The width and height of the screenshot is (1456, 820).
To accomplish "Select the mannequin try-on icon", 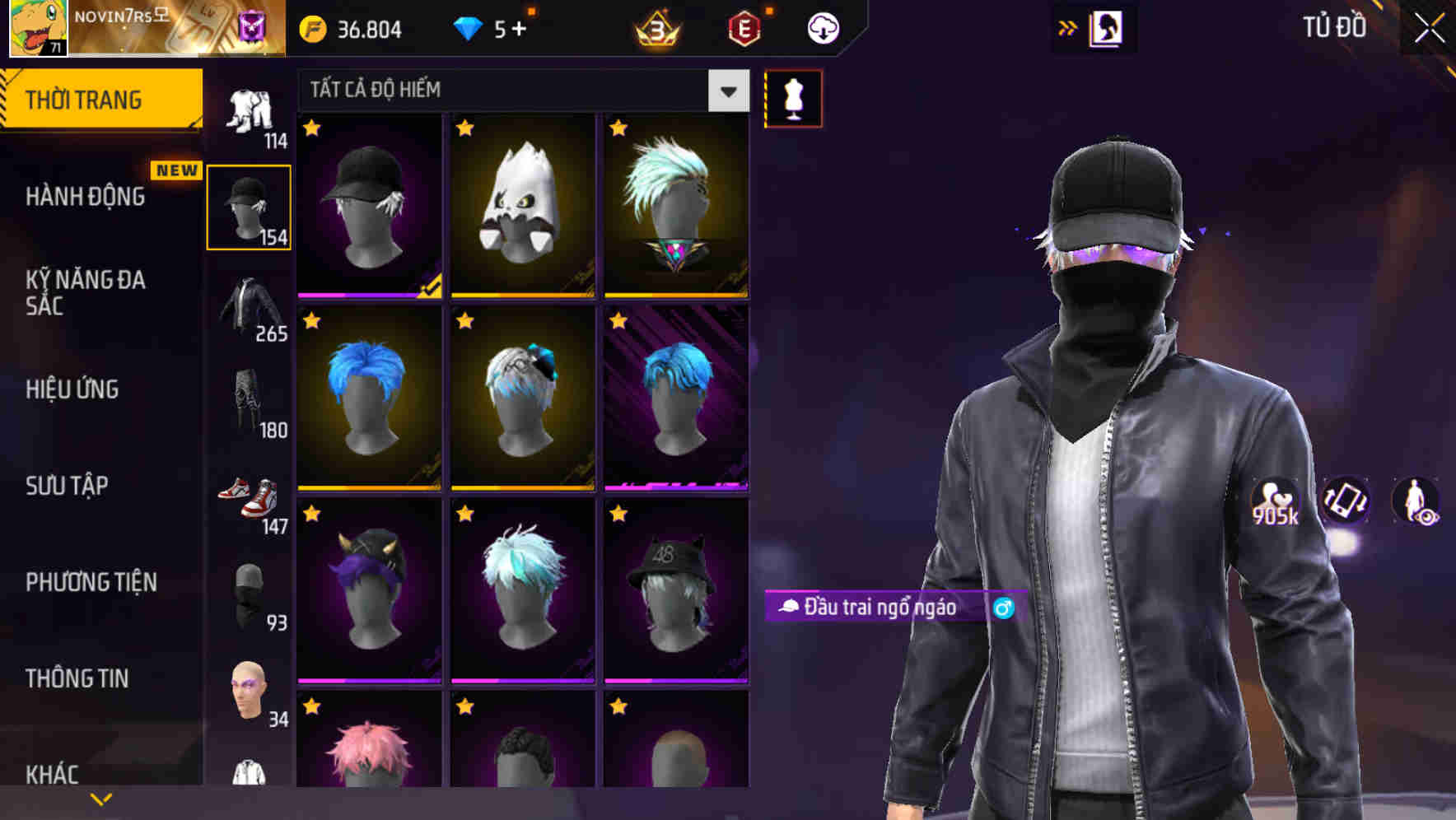I will pyautogui.click(x=793, y=97).
